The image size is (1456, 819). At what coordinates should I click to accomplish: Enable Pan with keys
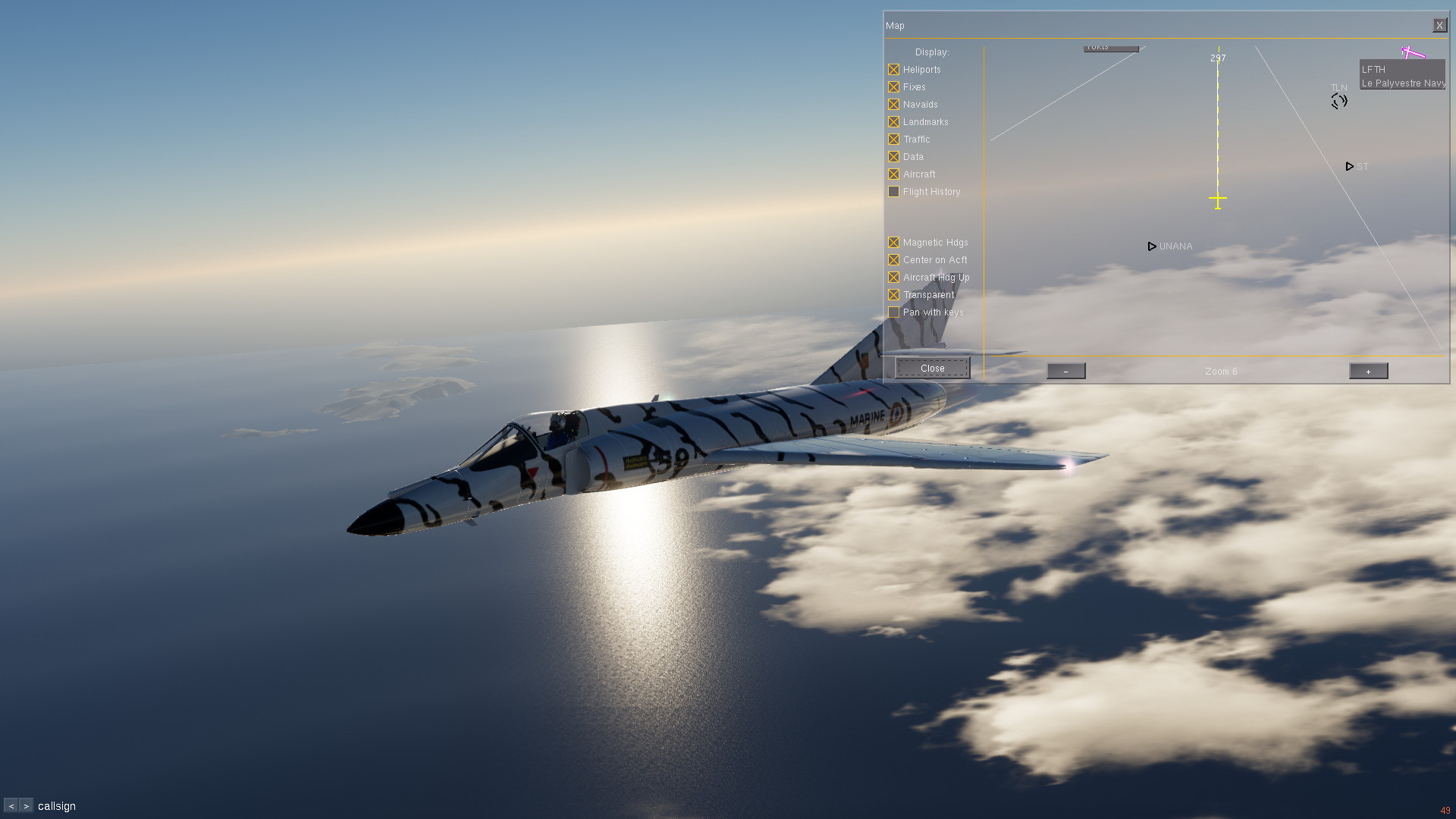[x=894, y=312]
